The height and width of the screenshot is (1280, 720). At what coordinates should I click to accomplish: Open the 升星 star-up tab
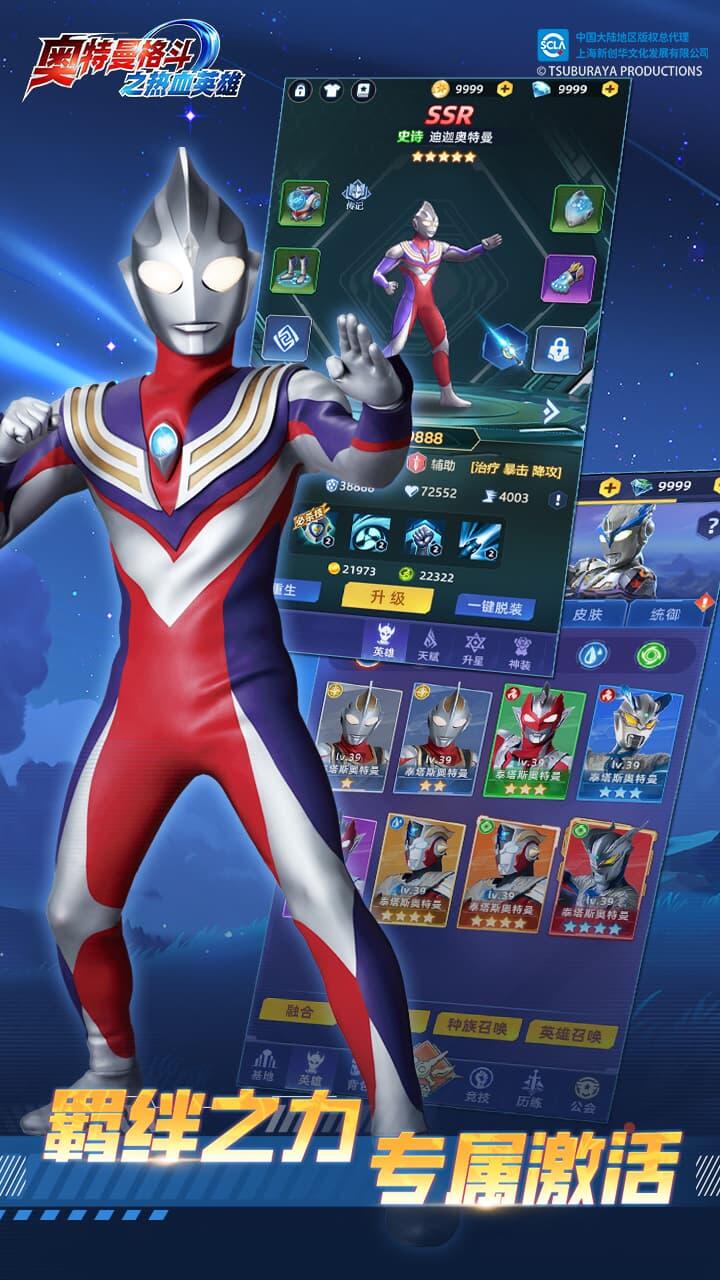pyautogui.click(x=474, y=648)
